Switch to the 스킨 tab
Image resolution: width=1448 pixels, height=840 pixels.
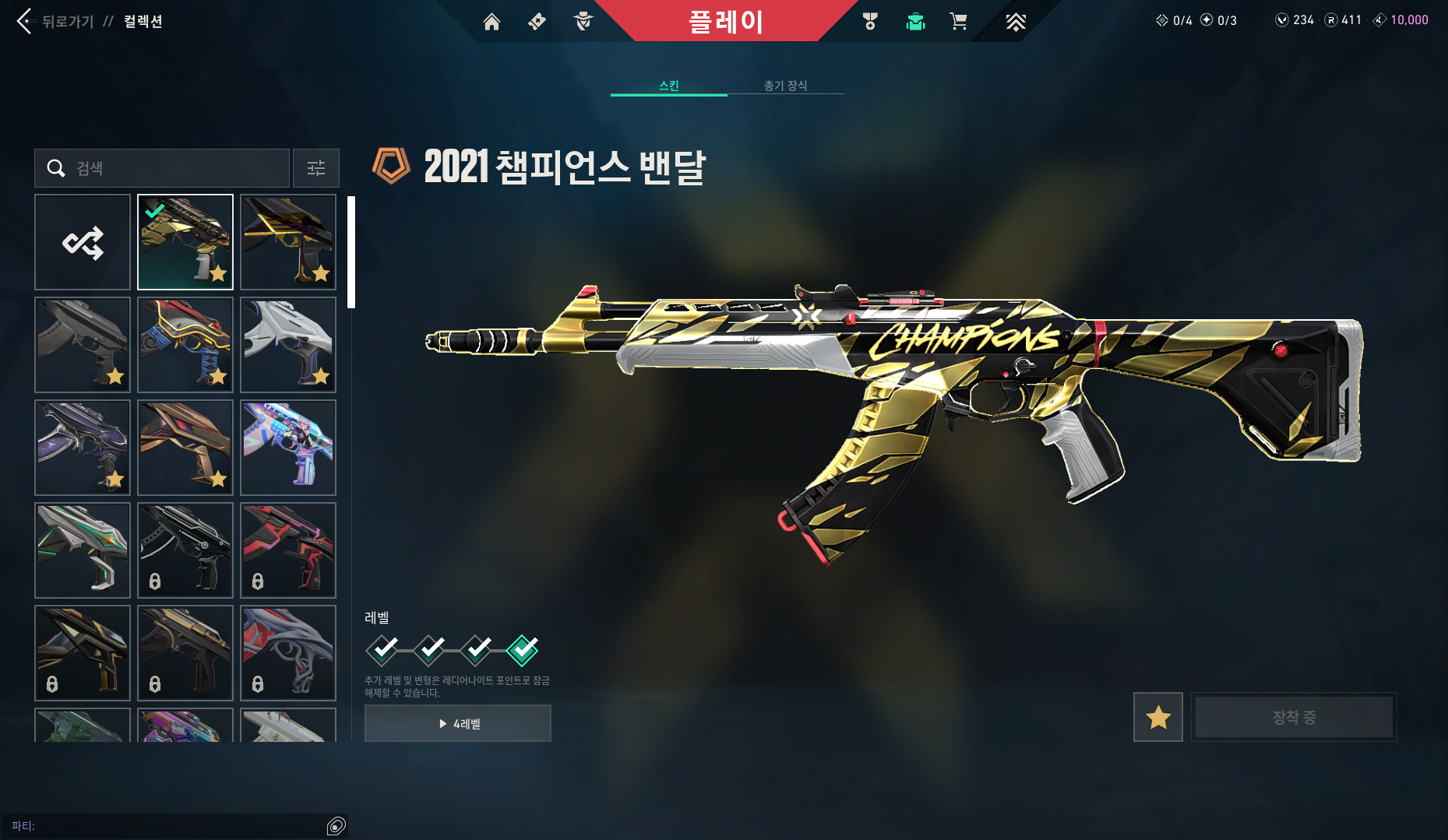tap(668, 86)
